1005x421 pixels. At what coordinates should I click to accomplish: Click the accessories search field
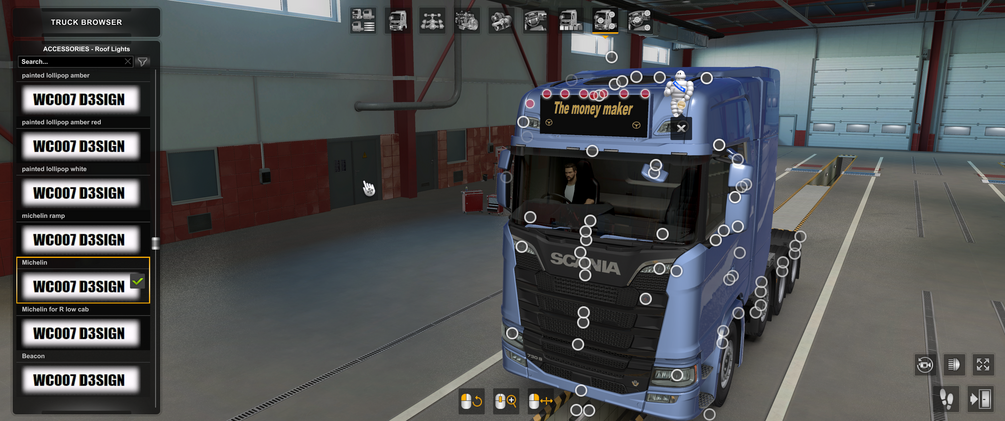[70, 62]
